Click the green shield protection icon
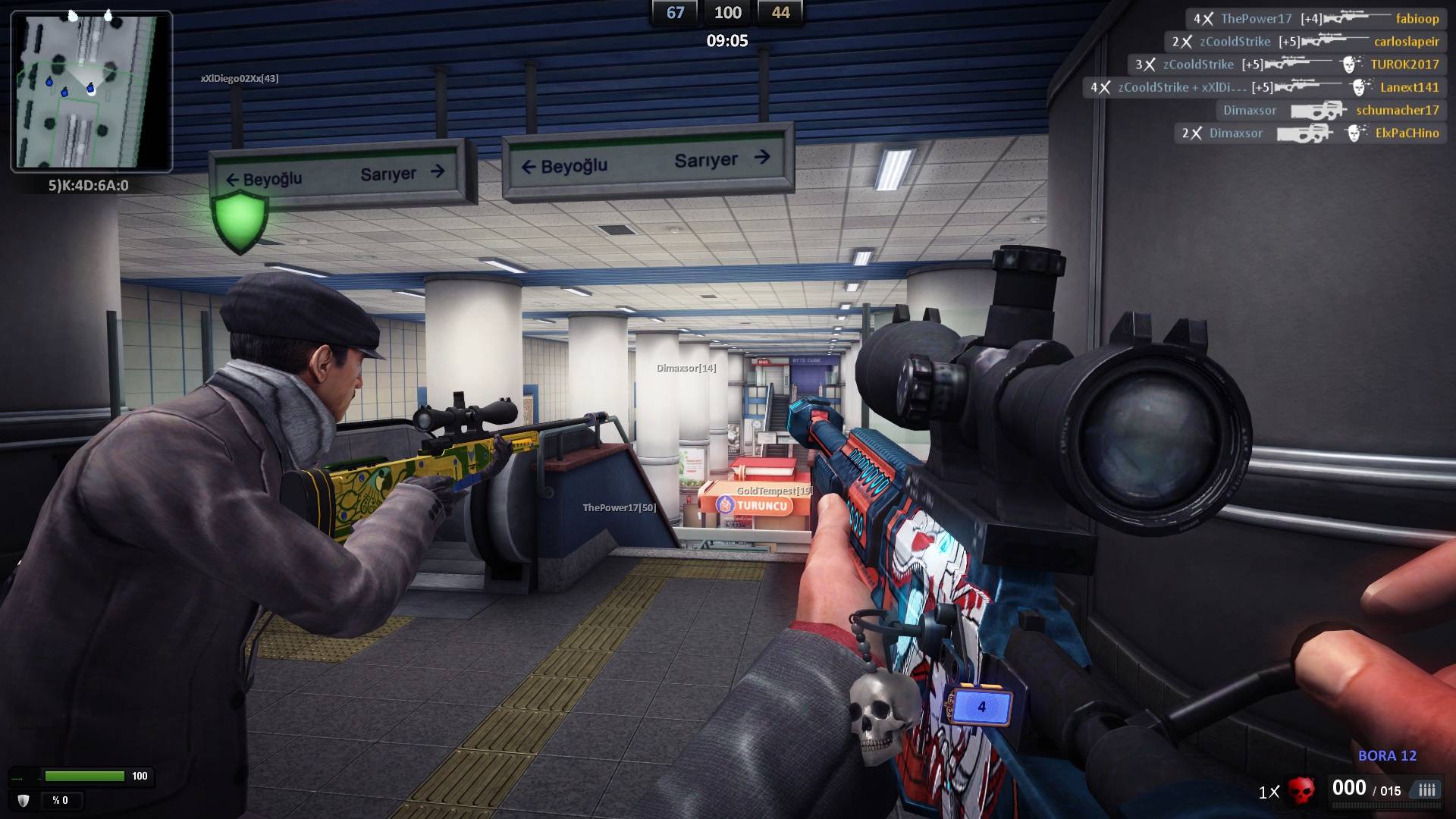The image size is (1456, 819). pyautogui.click(x=240, y=220)
